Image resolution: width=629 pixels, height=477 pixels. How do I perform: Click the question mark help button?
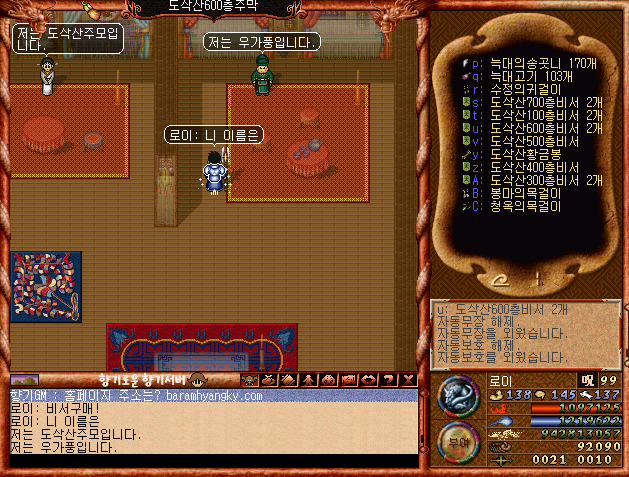click(389, 380)
